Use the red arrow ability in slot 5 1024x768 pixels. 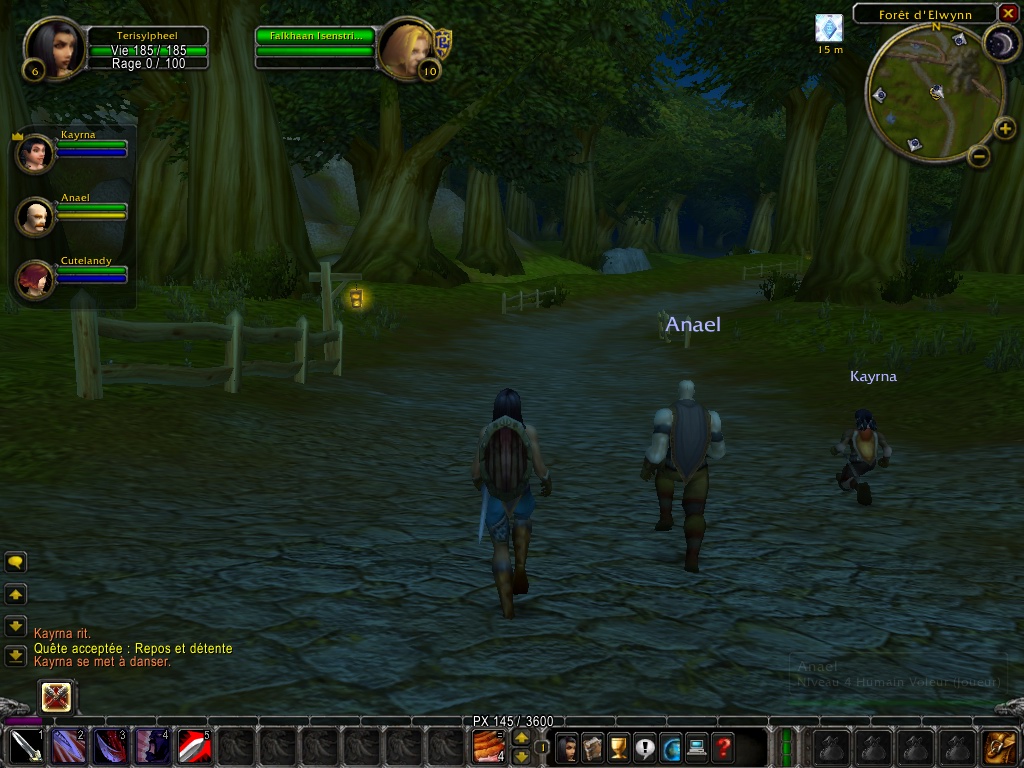tap(193, 747)
